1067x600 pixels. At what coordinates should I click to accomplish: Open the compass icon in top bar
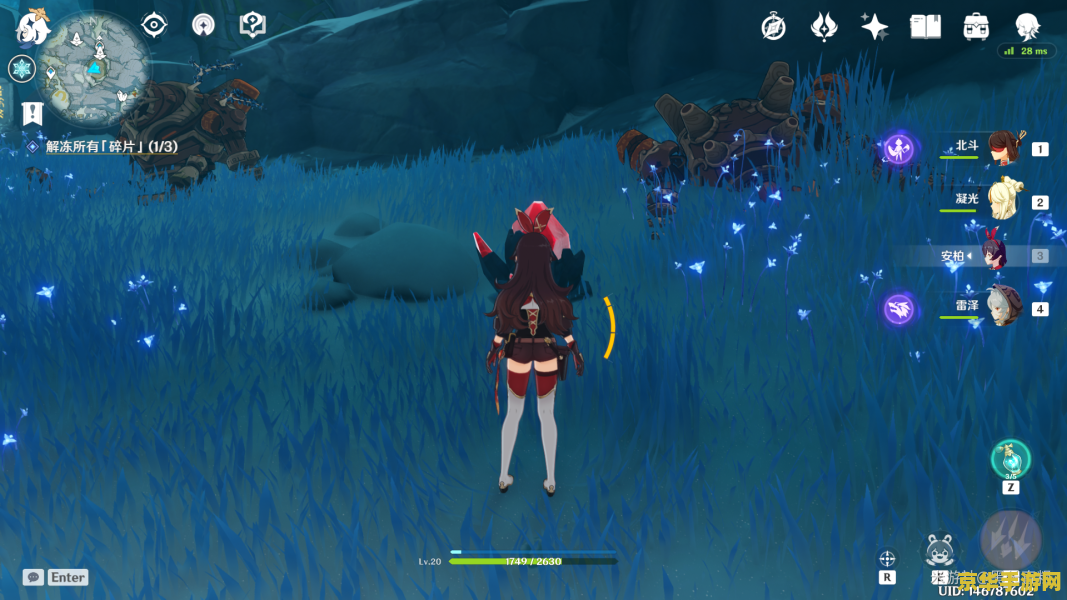773,27
